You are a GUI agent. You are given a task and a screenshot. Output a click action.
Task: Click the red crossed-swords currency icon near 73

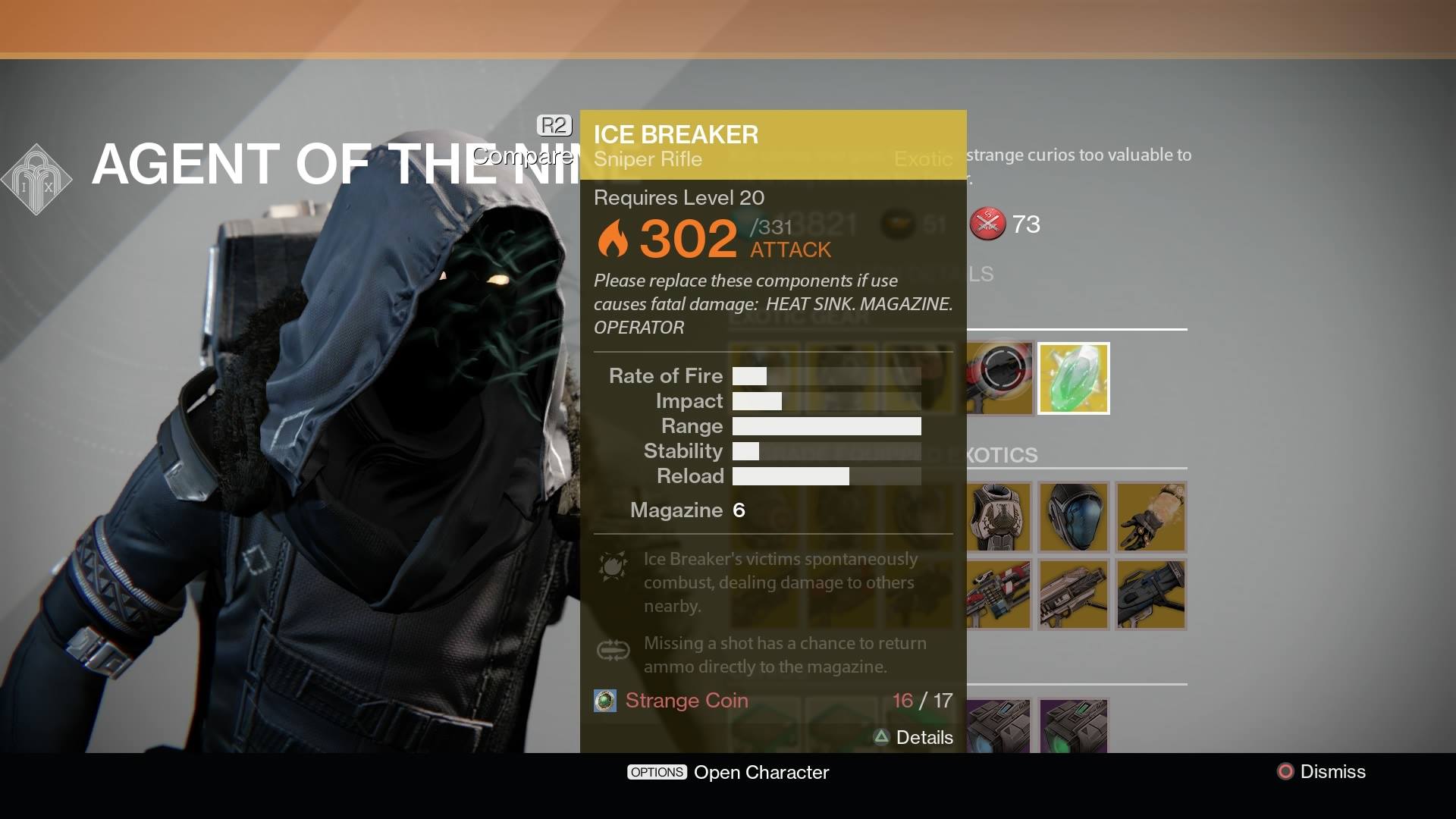point(987,224)
